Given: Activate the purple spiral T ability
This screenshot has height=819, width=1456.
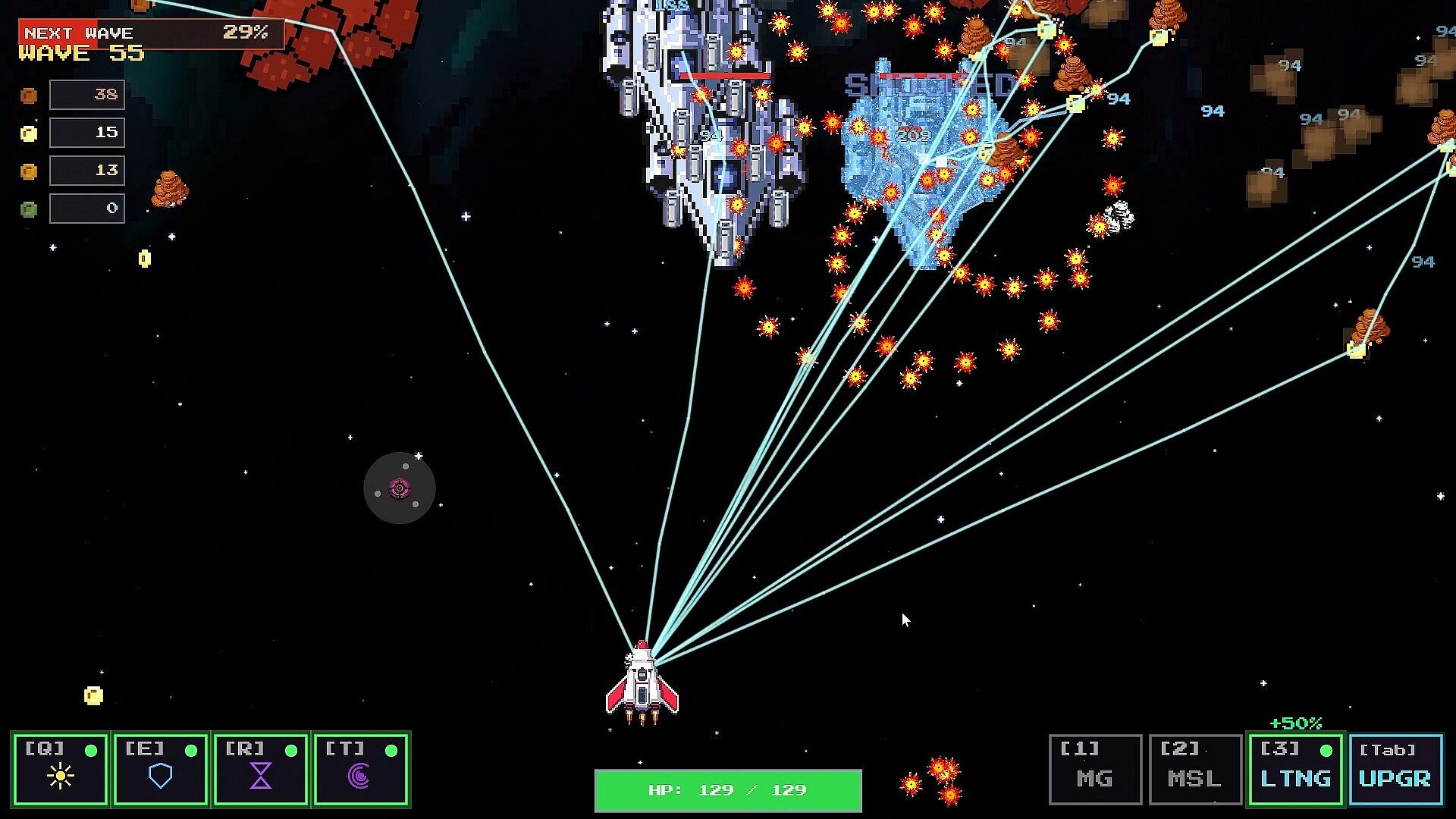Looking at the screenshot, I should point(361,769).
